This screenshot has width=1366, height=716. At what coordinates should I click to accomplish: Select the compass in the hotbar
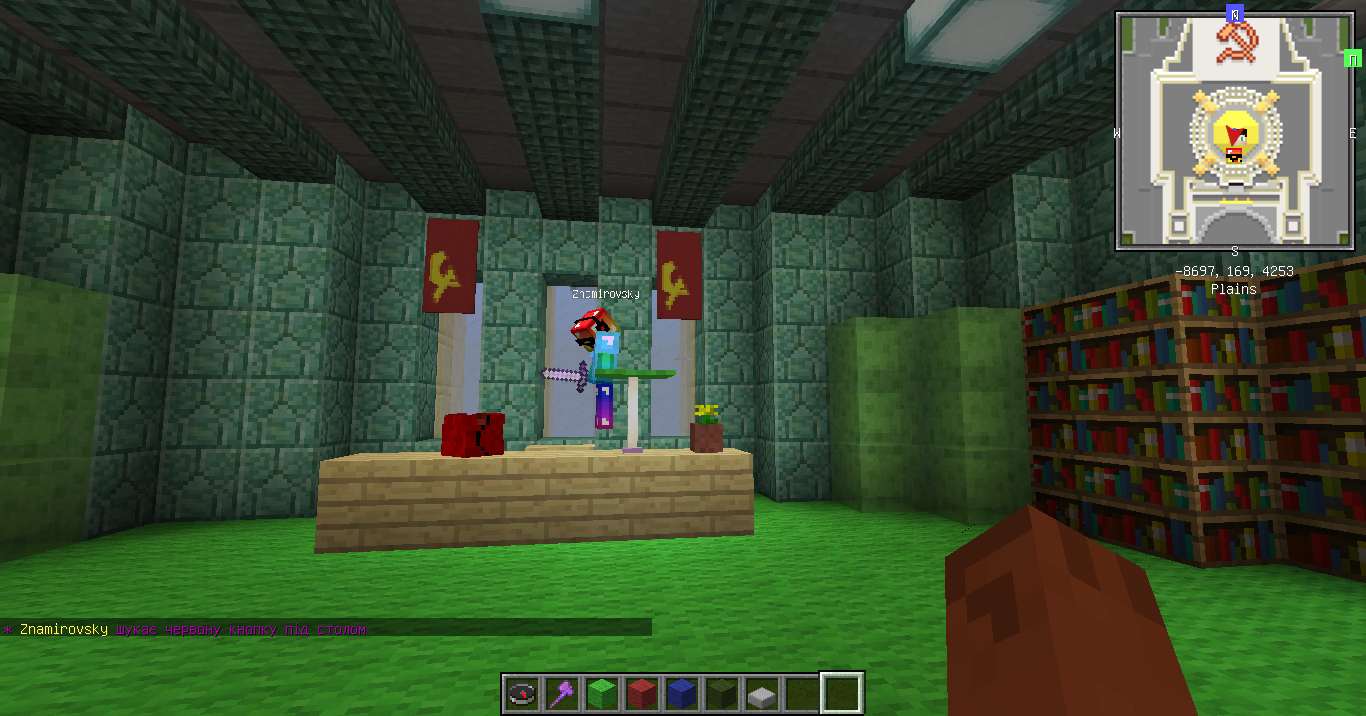point(522,693)
